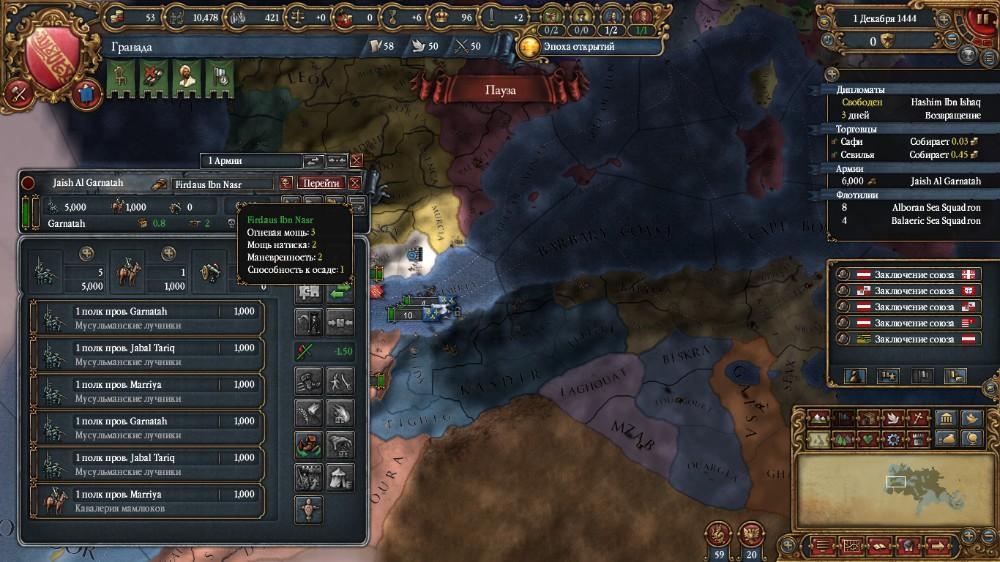Click the red "Перейти" button
1000x562 pixels.
pos(321,183)
